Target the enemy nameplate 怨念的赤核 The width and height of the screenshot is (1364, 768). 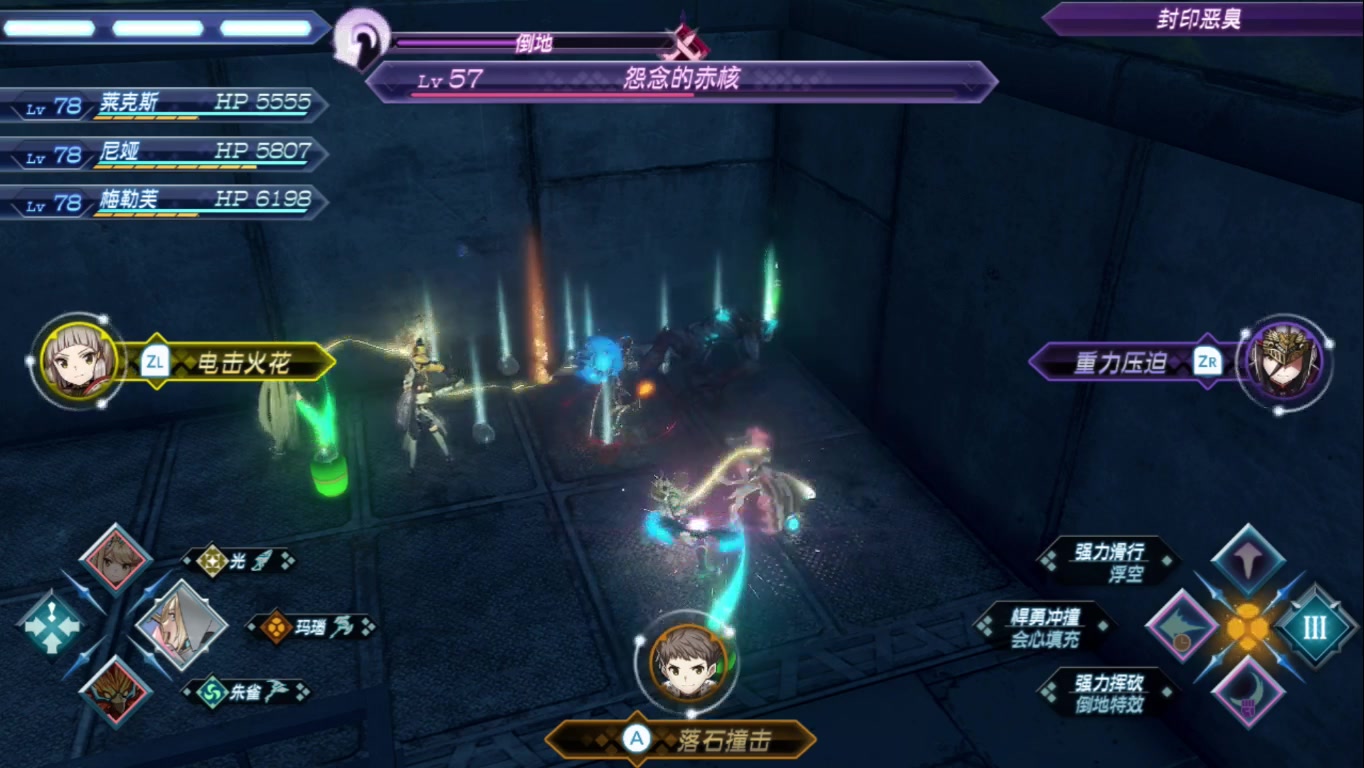[x=680, y=81]
